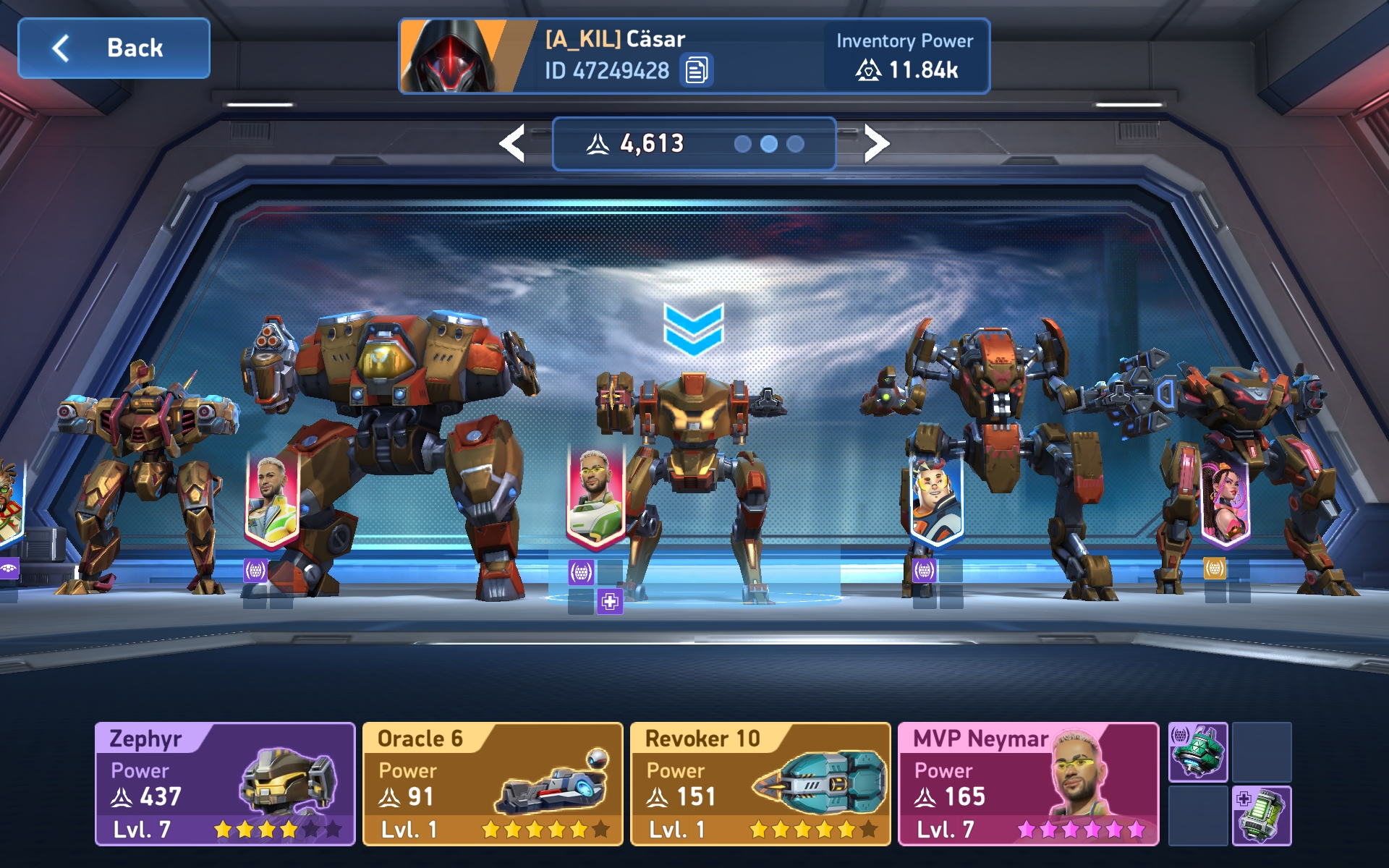The width and height of the screenshot is (1389, 868).
Task: Select the green gem implant slot
Action: [1198, 752]
